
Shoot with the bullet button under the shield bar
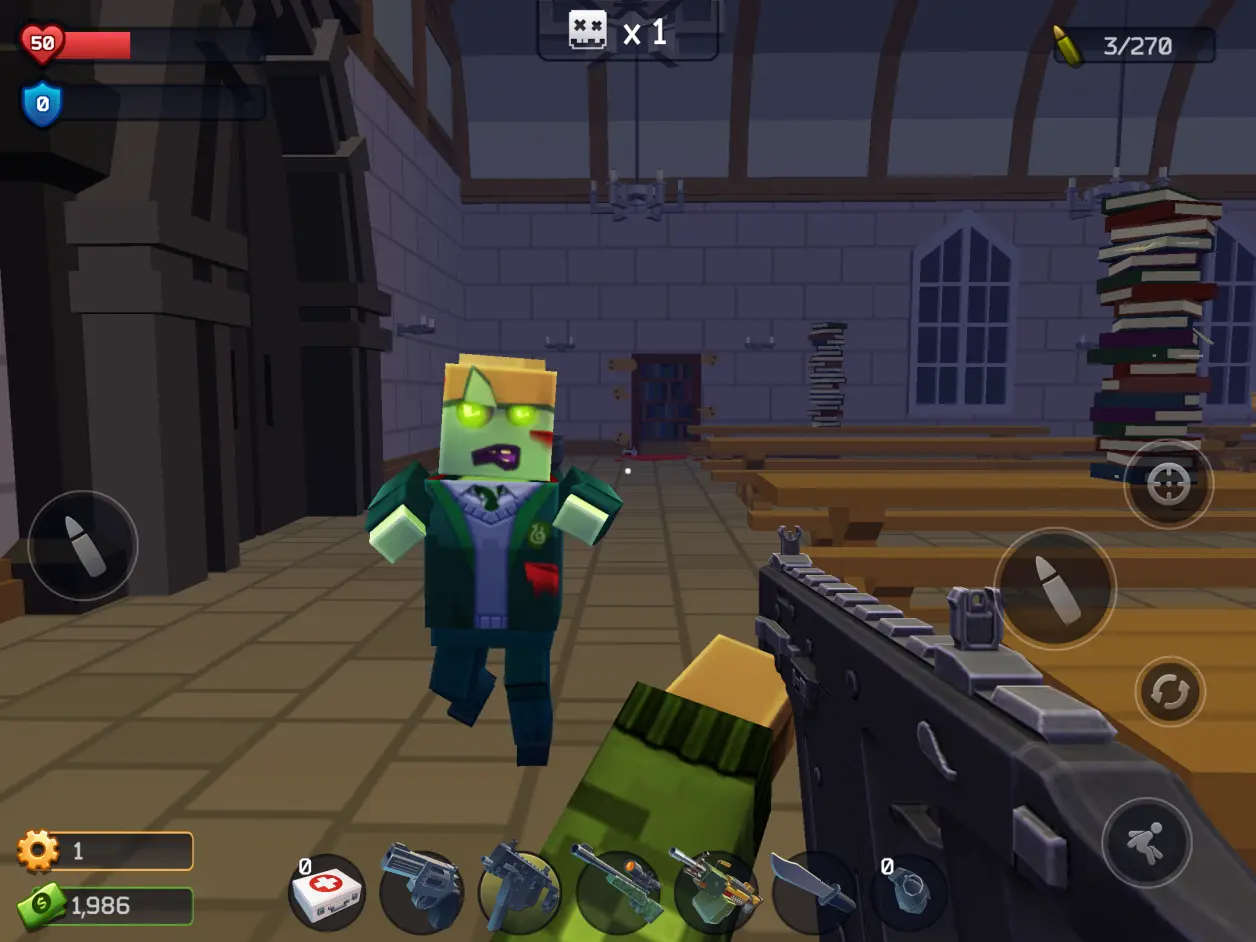[83, 545]
